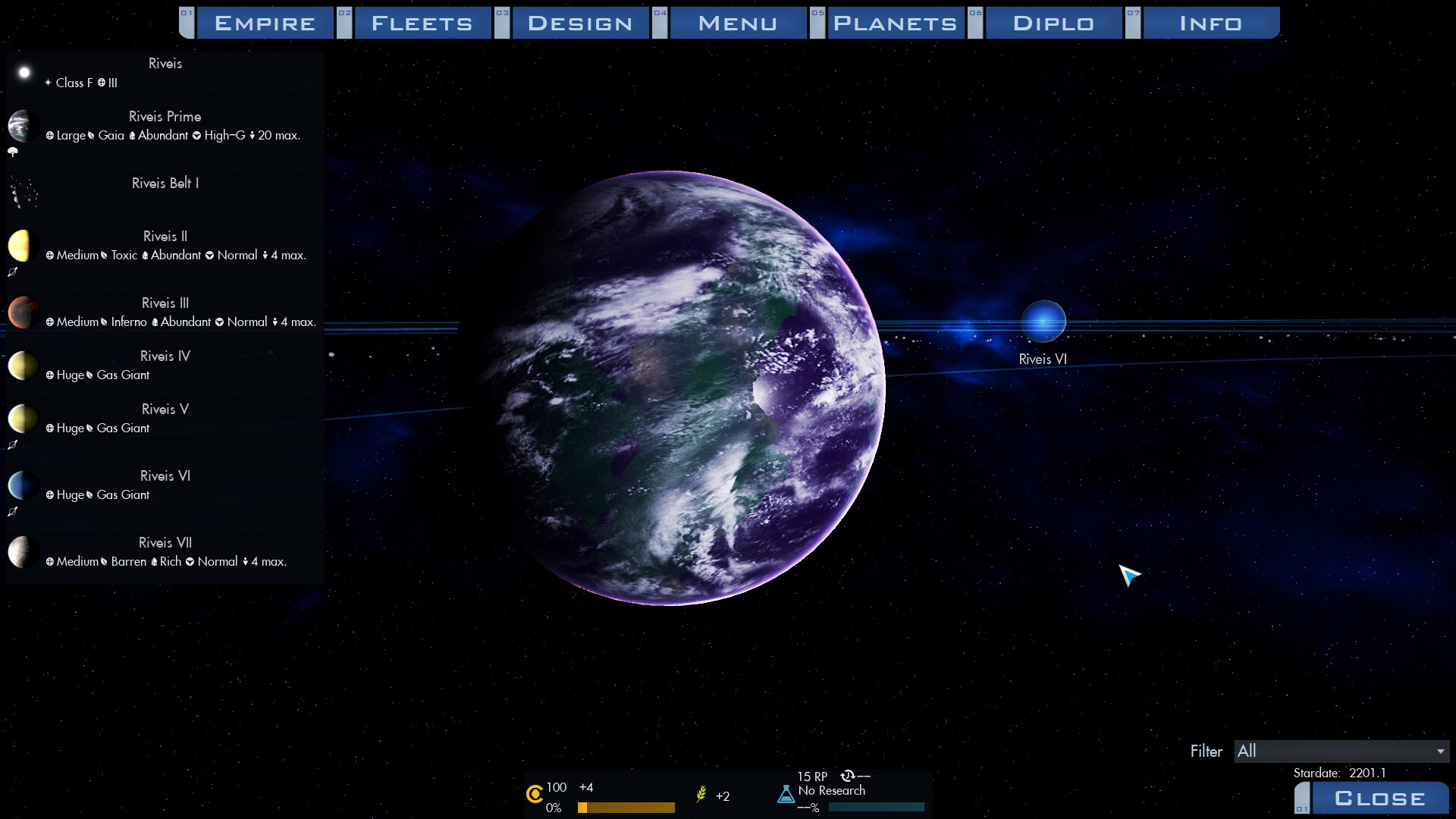Select the Riveis star row
Viewport: 1456px width, 819px height.
tap(165, 72)
